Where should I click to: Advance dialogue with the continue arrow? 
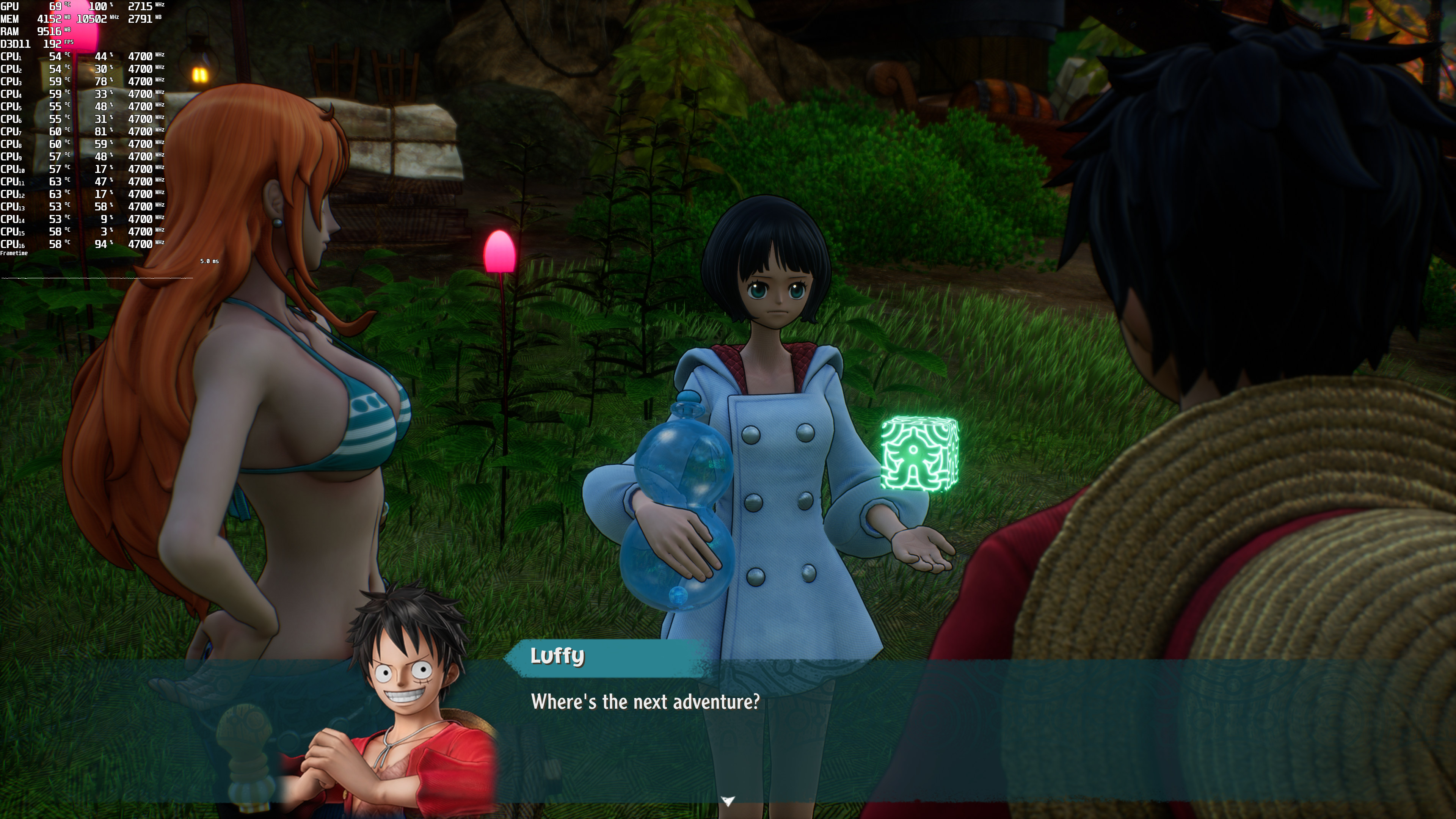[x=728, y=800]
